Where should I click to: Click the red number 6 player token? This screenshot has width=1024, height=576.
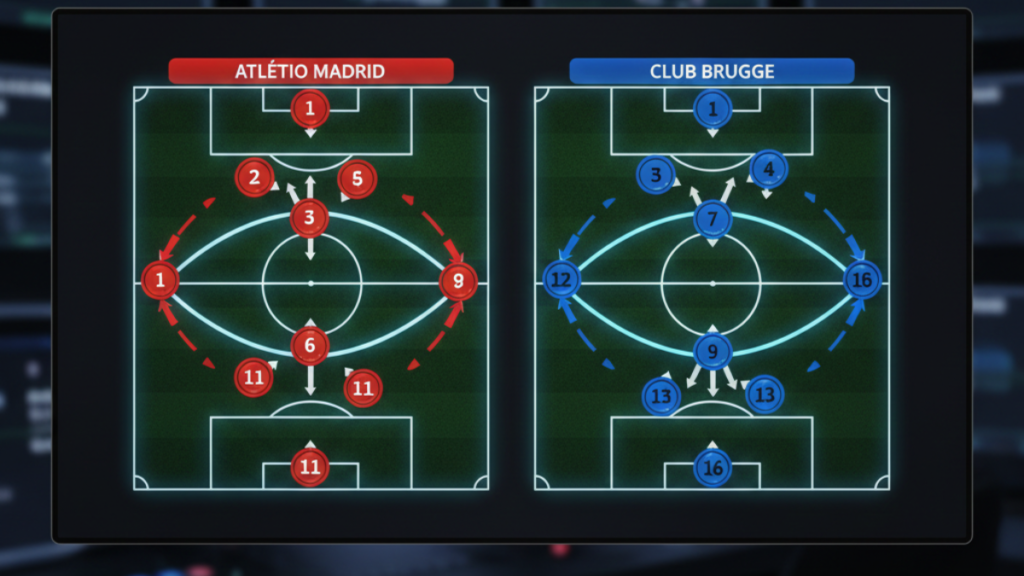point(310,345)
